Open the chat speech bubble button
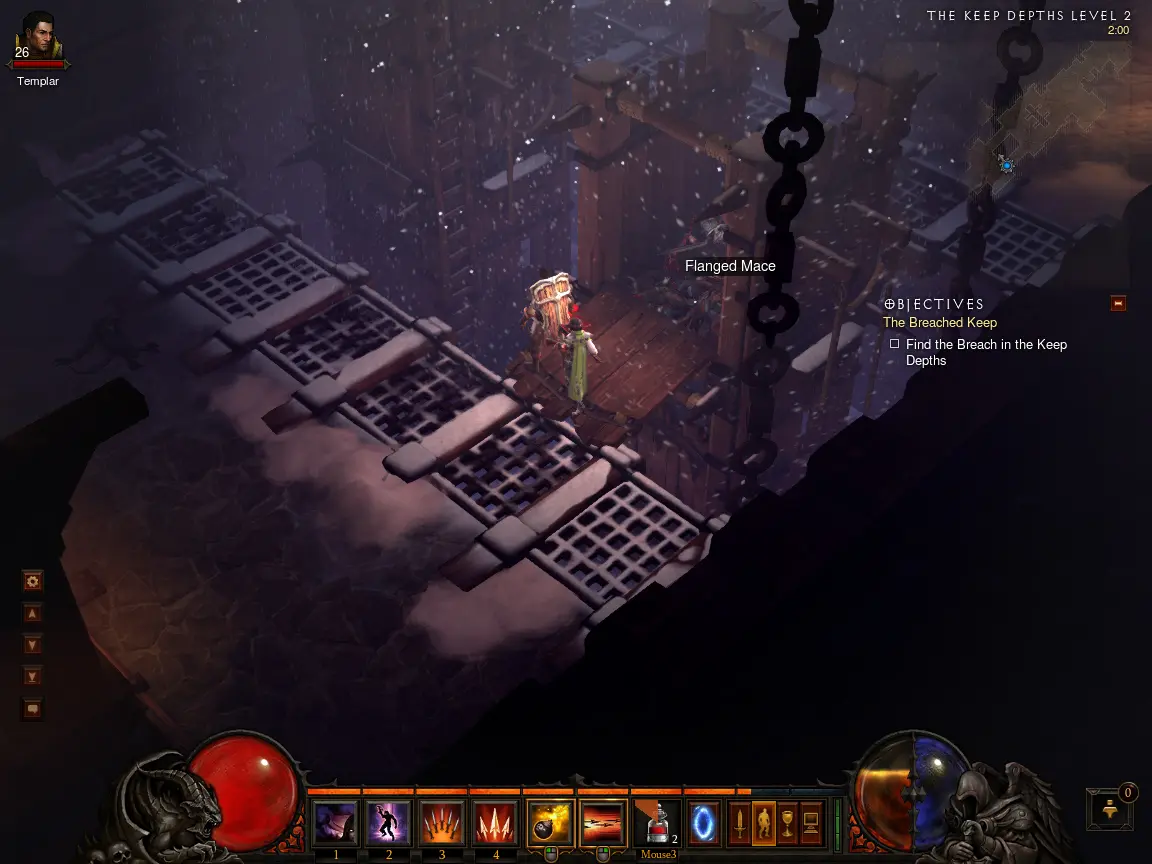1152x864 pixels. (x=33, y=709)
